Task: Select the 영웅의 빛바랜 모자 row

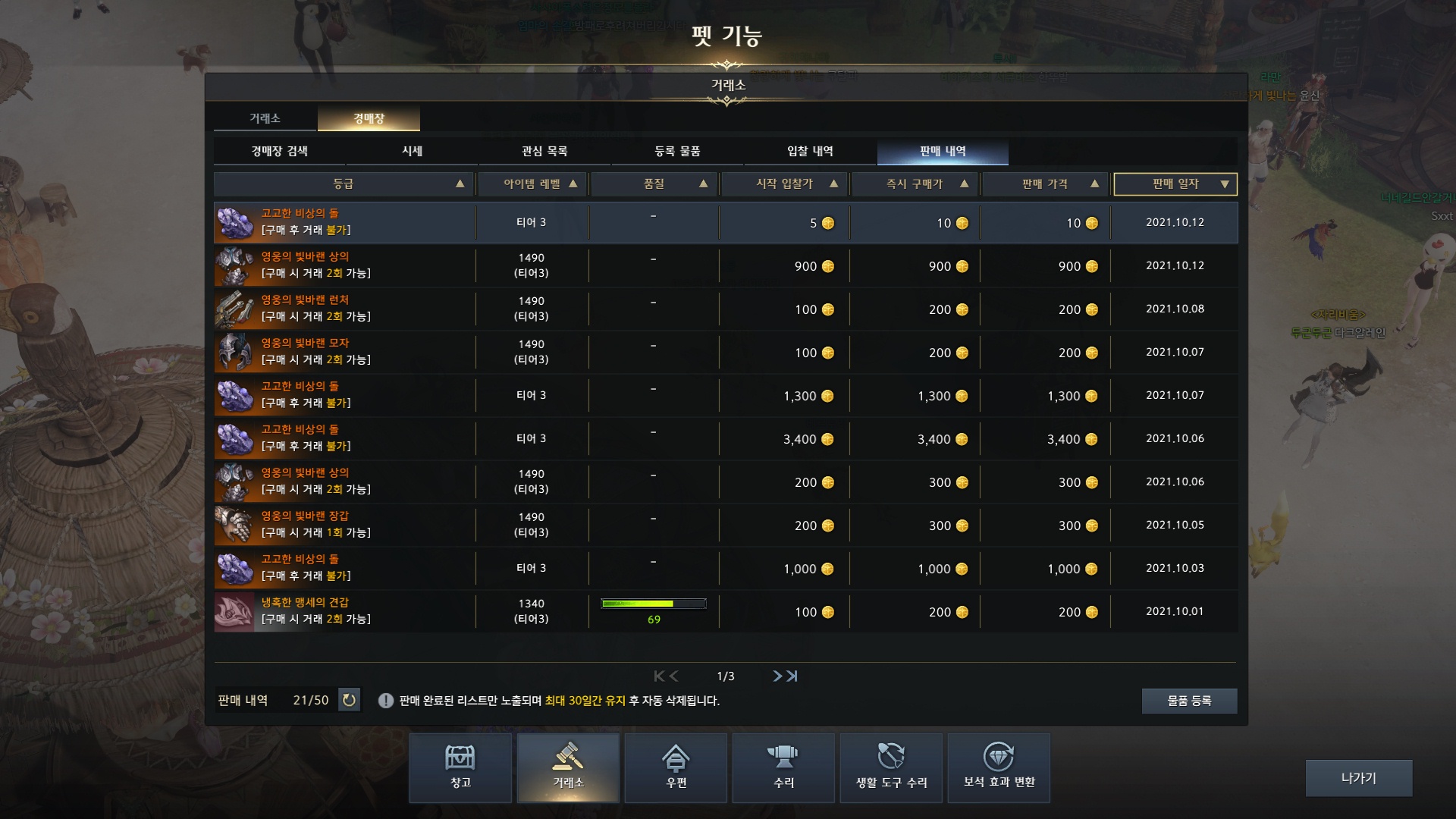Action: (725, 352)
